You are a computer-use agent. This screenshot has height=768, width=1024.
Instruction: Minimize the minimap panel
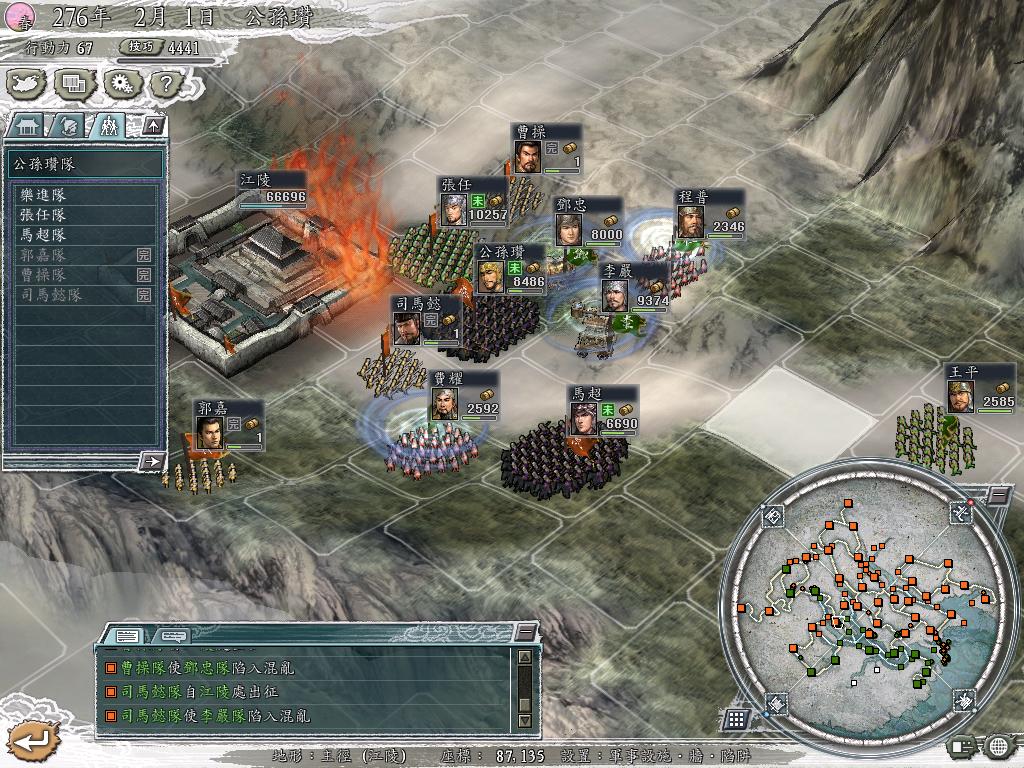998,496
